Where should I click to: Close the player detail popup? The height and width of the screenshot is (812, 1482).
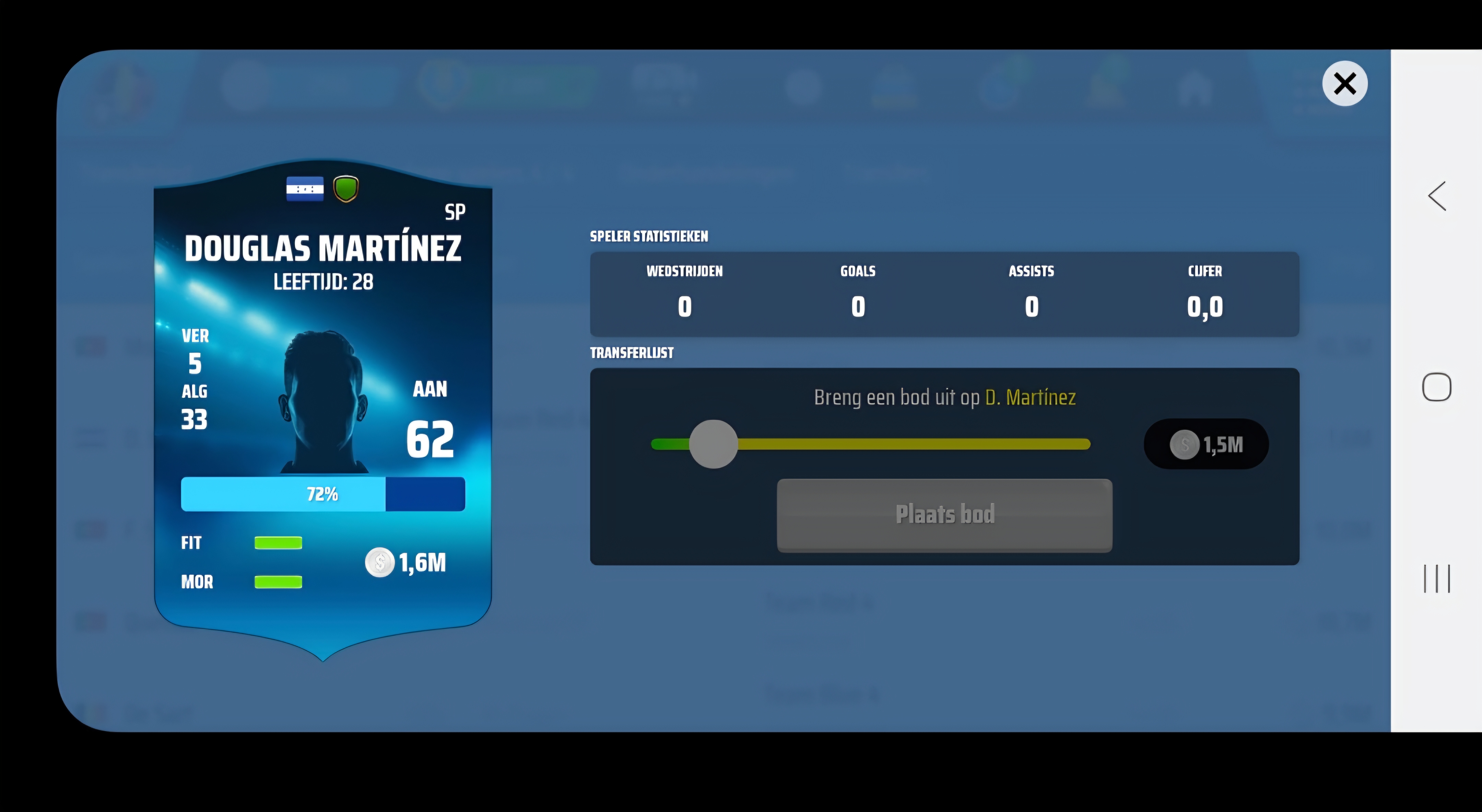[1344, 84]
